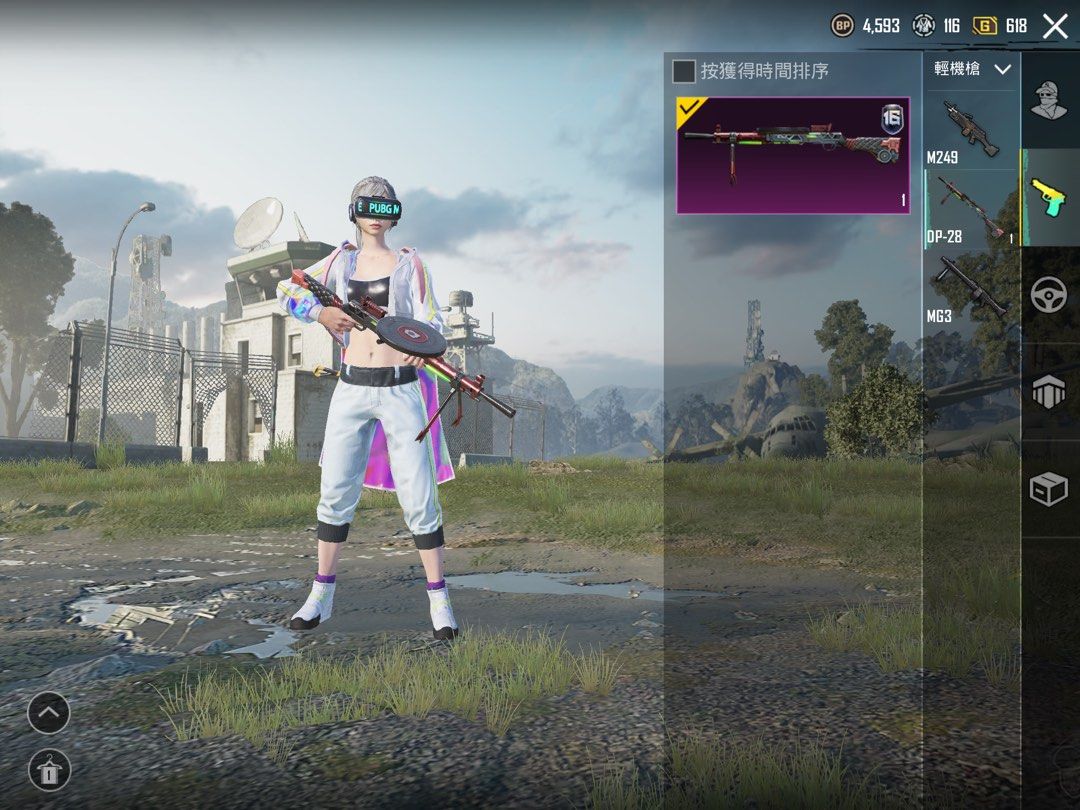Close the inventory screen with the X
The height and width of the screenshot is (810, 1080).
pyautogui.click(x=1055, y=26)
